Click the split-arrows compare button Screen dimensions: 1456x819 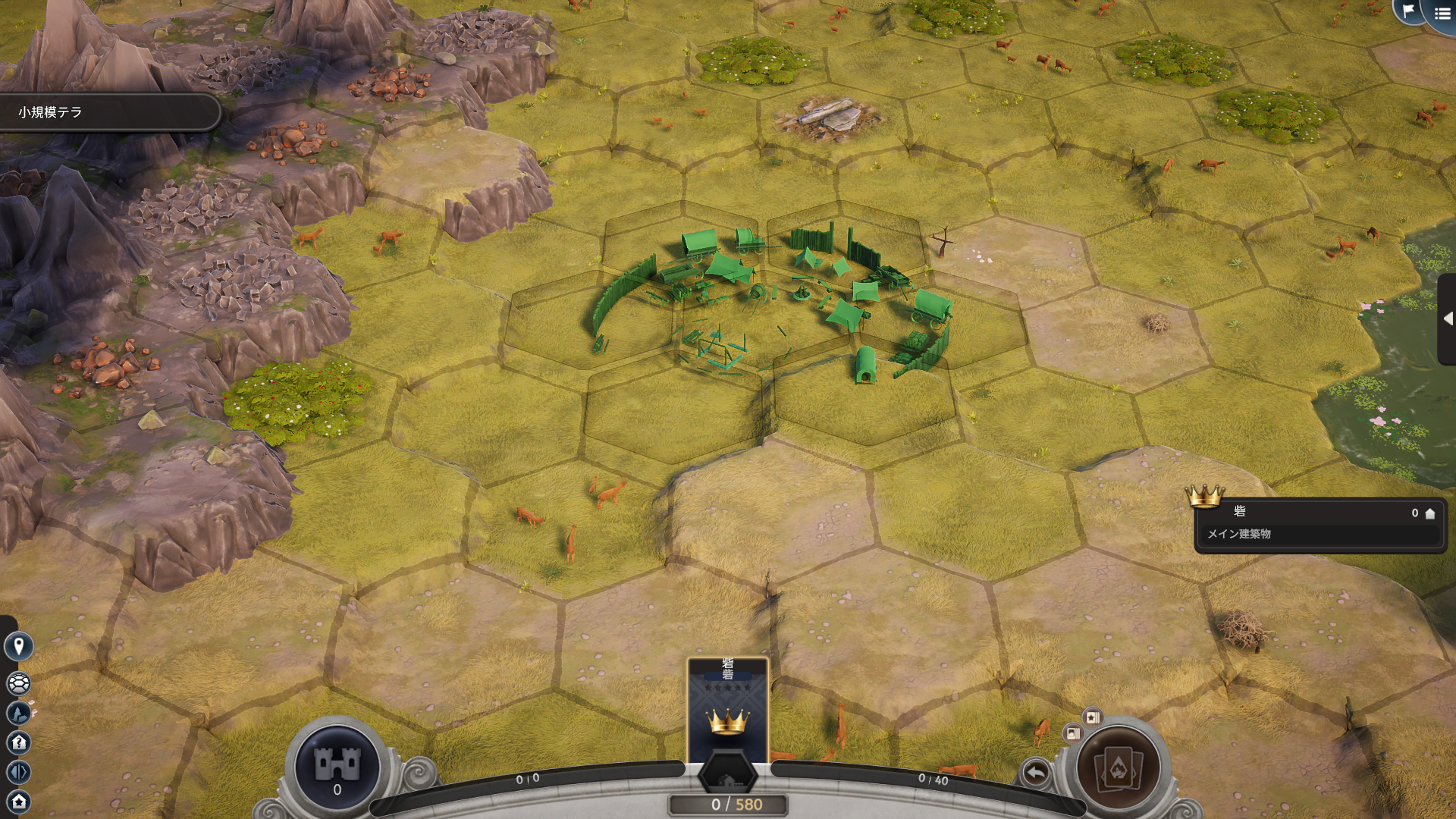click(x=19, y=772)
